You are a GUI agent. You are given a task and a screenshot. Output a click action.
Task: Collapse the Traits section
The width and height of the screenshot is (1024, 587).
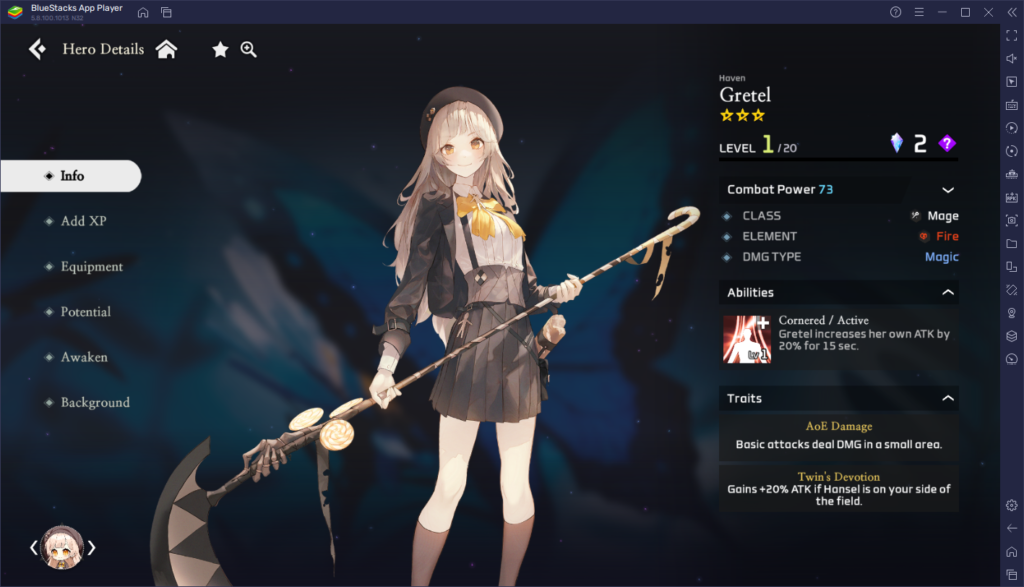click(947, 399)
